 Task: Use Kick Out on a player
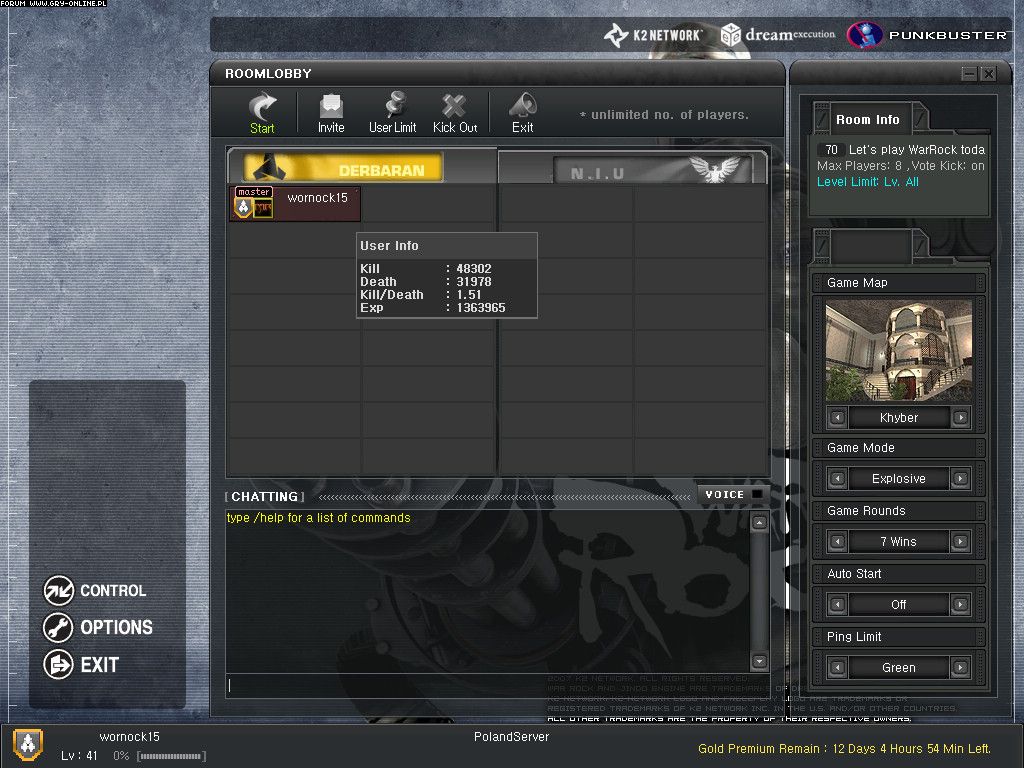coord(455,112)
